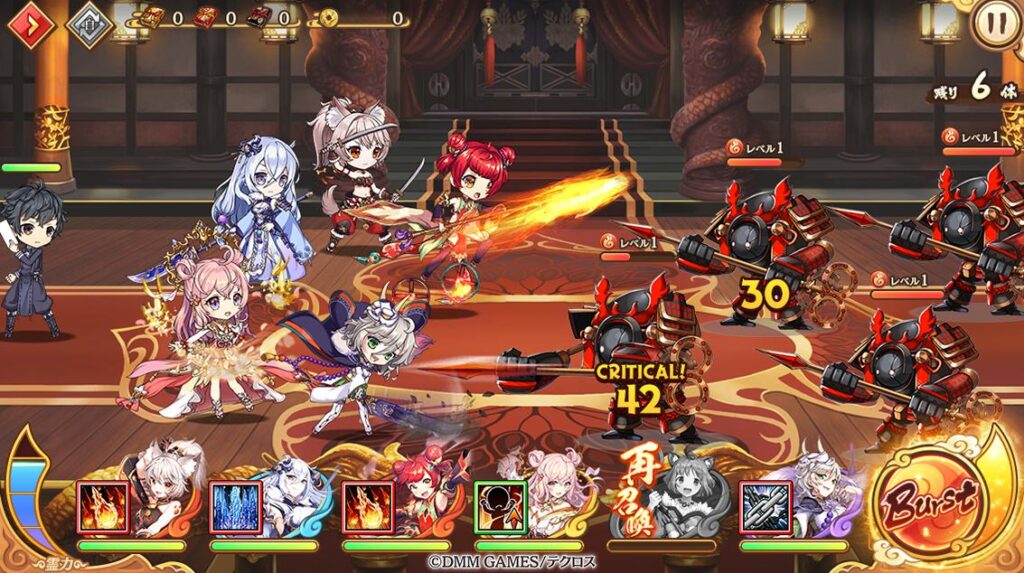This screenshot has height=573, width=1024.
Task: Activate the wolf-eared girl's fire skill
Action: click(103, 507)
